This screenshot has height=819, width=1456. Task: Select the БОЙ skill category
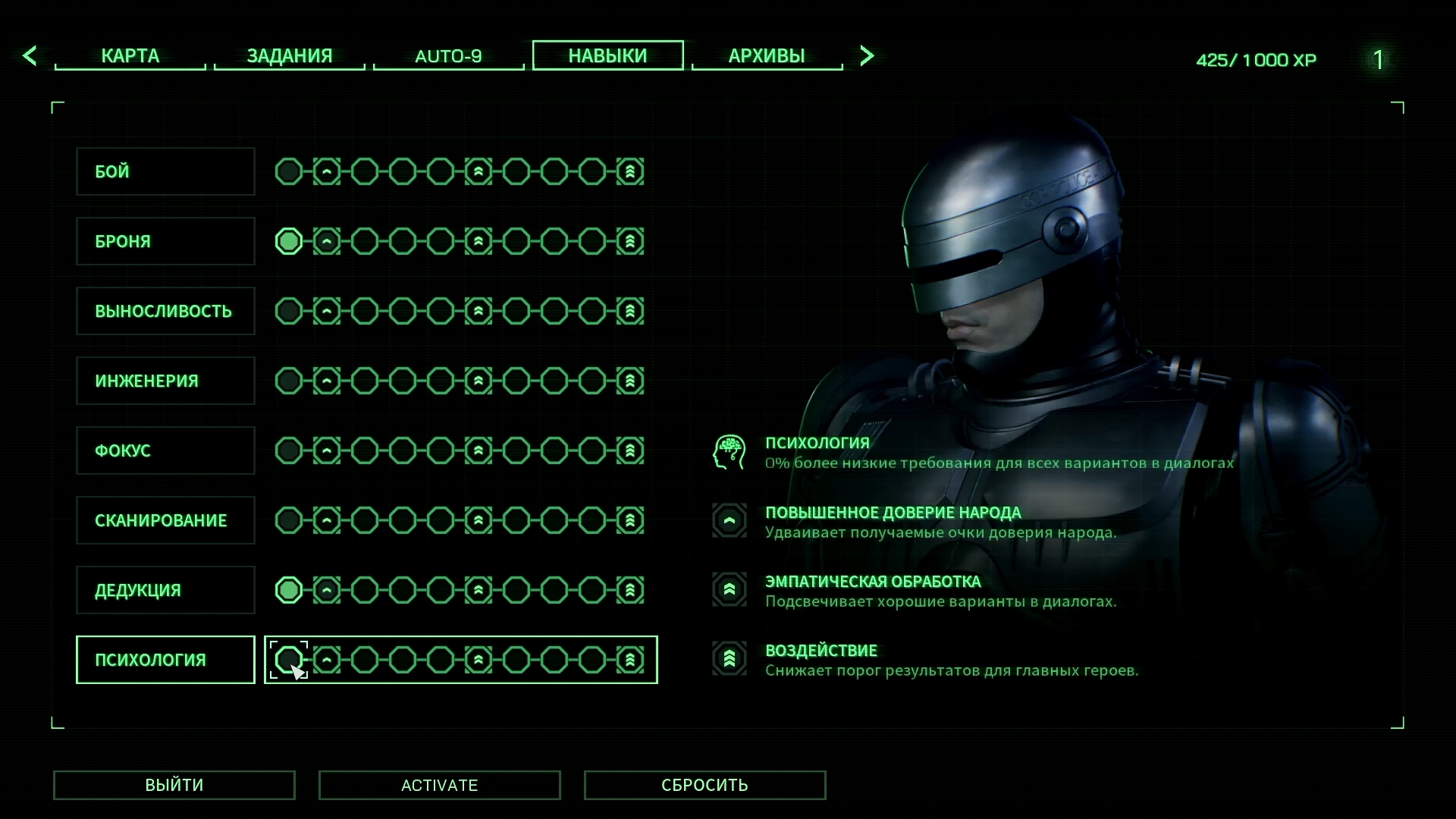[x=165, y=171]
